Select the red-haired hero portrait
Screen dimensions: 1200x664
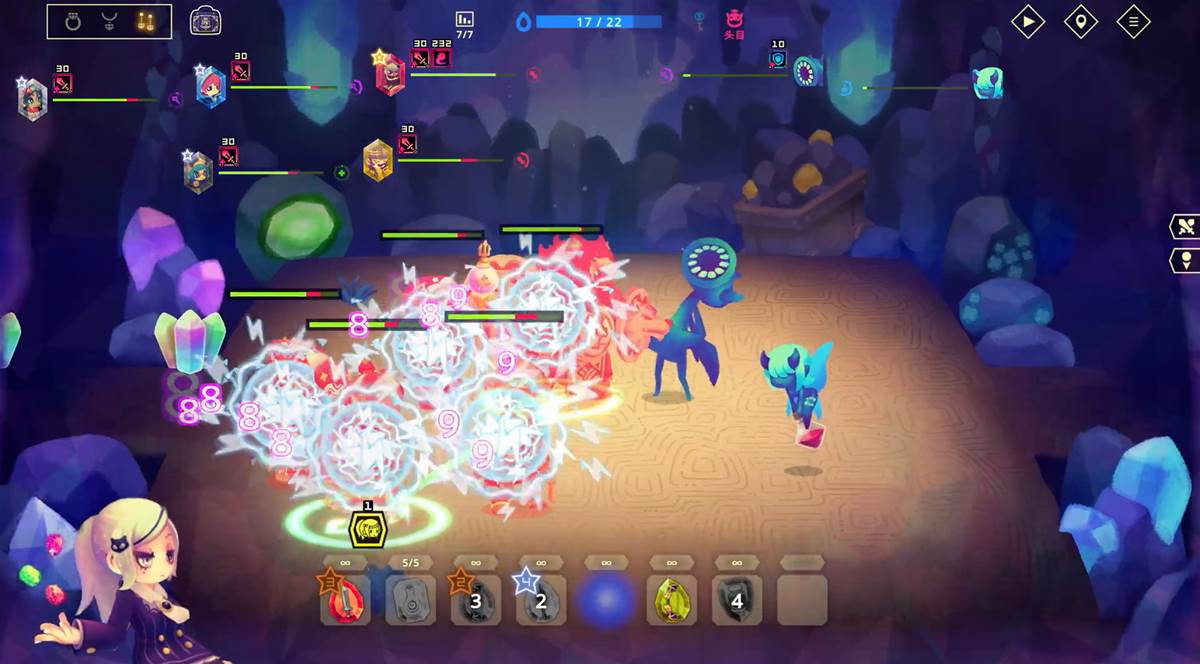(210, 86)
